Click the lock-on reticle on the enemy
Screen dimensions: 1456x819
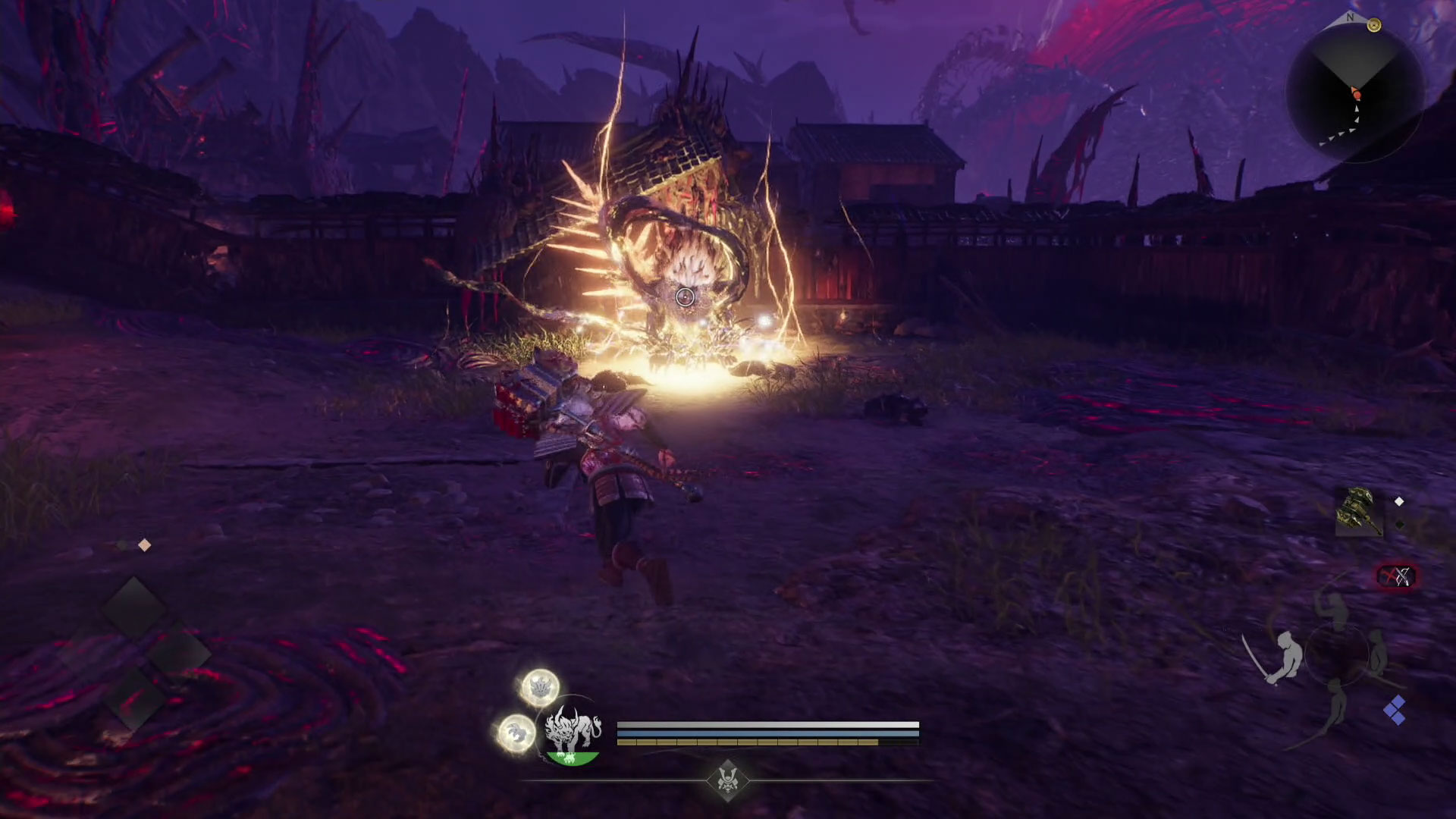tap(685, 297)
